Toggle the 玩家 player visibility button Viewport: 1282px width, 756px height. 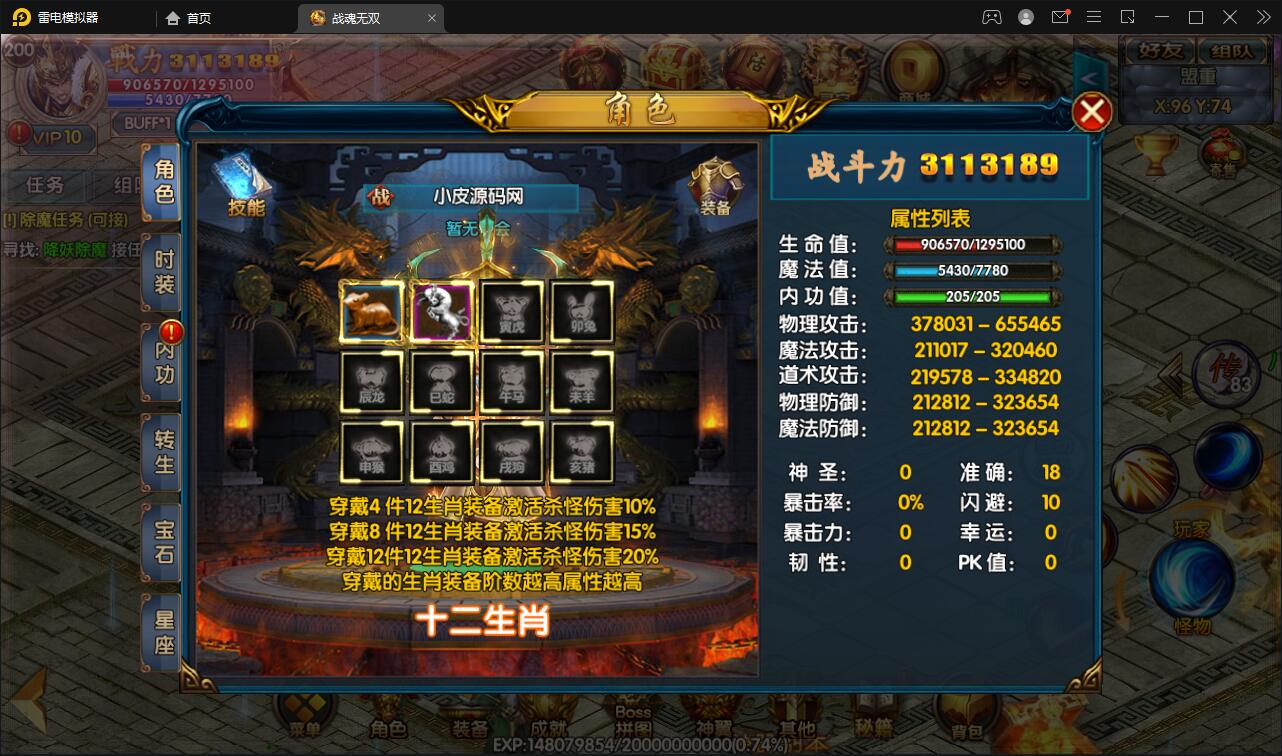click(x=1191, y=527)
